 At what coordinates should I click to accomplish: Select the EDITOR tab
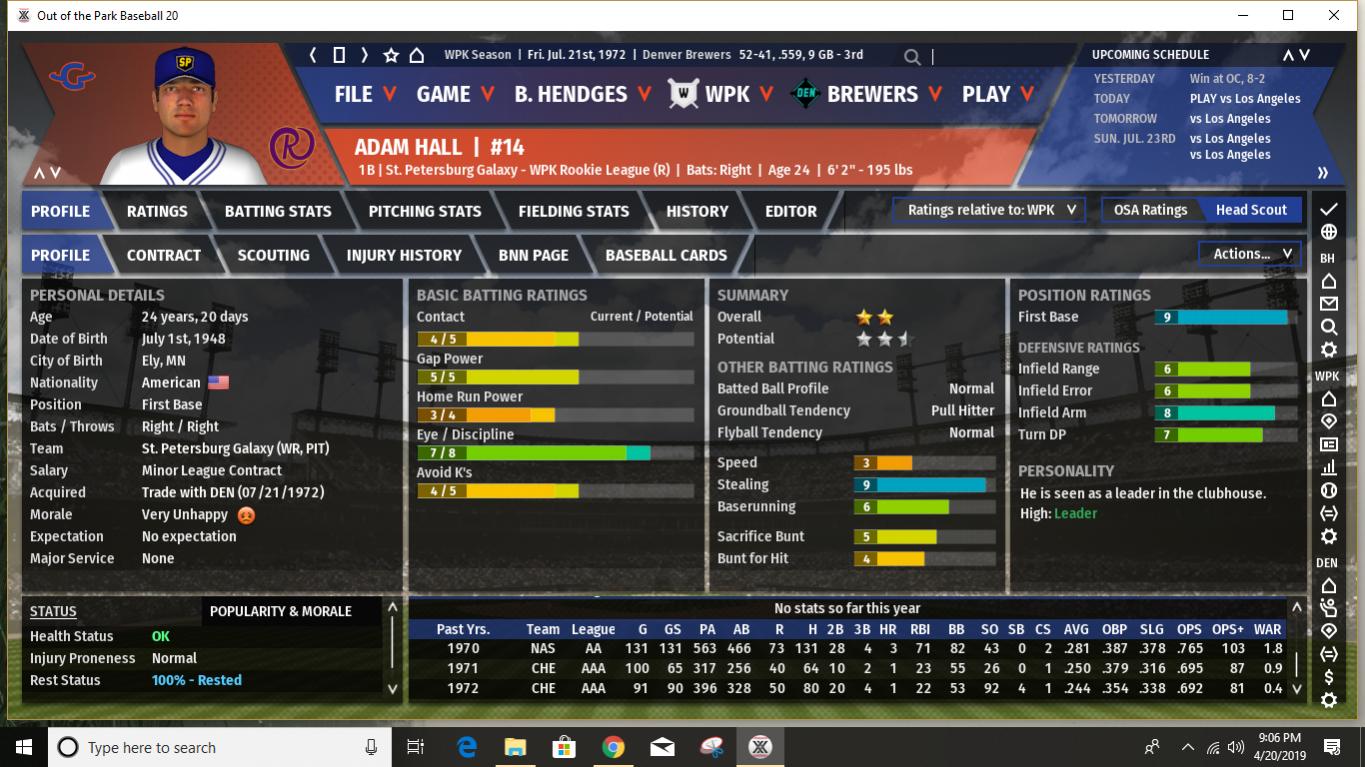791,211
